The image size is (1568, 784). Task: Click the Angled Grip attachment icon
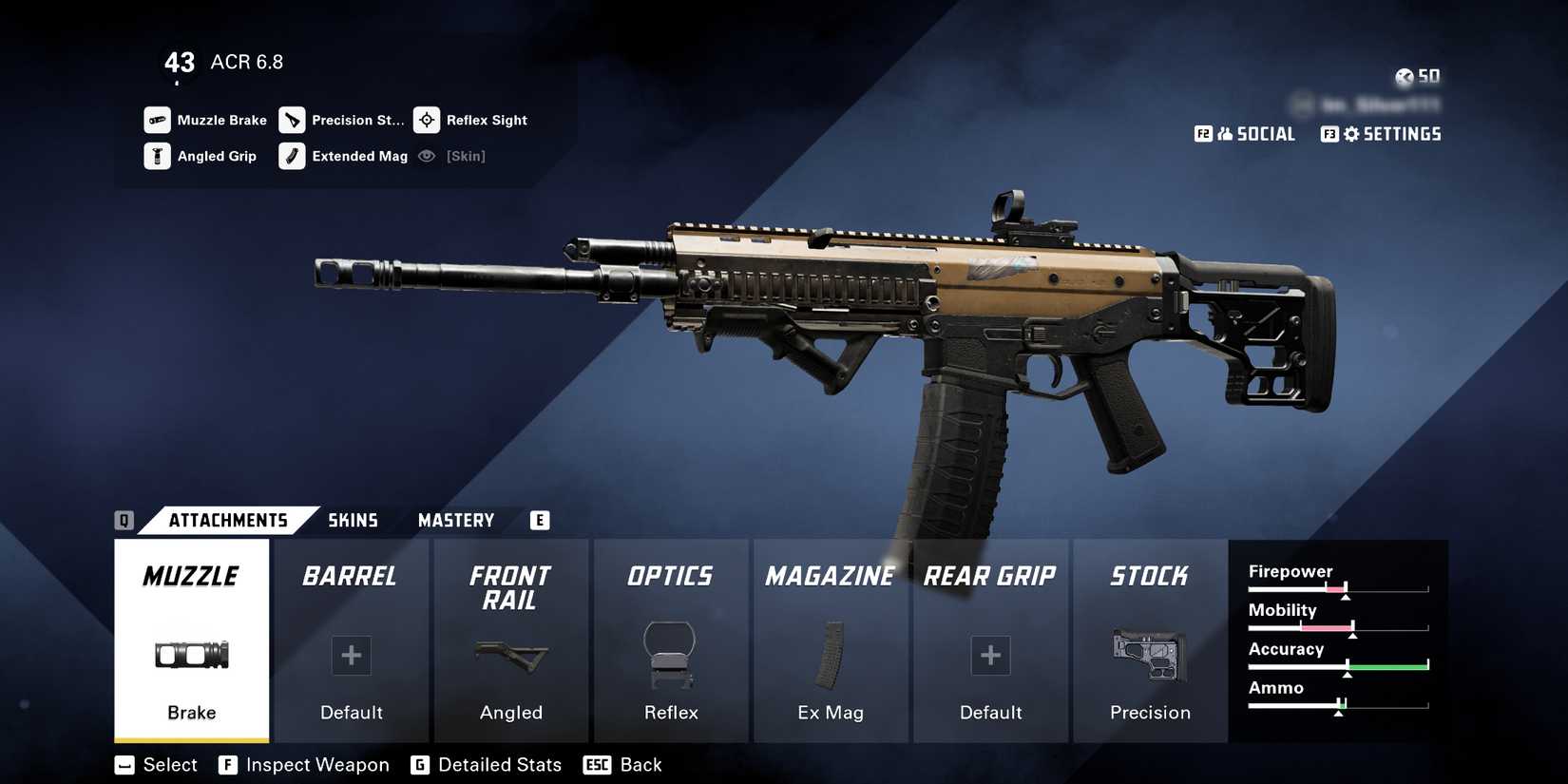click(x=155, y=156)
